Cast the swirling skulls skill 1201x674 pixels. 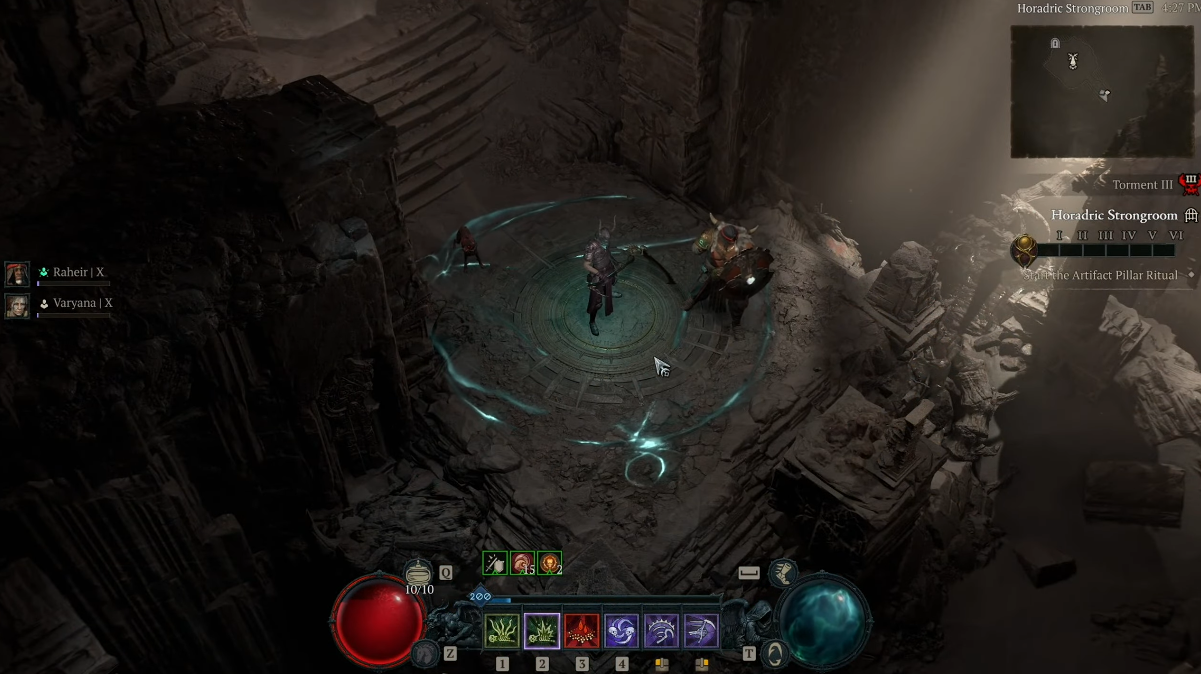[622, 631]
